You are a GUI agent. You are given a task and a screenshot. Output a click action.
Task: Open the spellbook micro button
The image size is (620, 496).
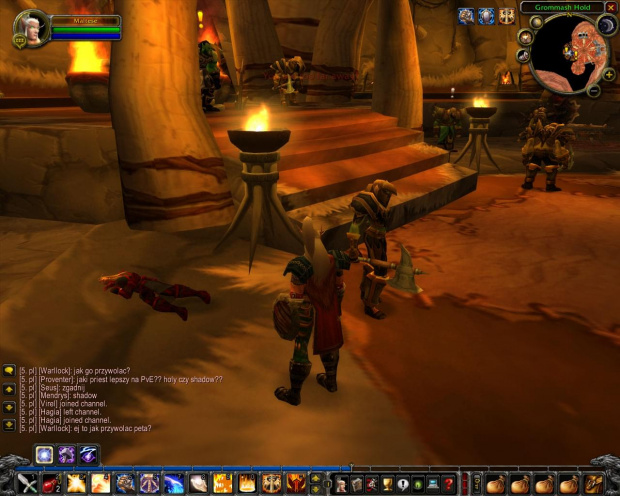click(356, 484)
